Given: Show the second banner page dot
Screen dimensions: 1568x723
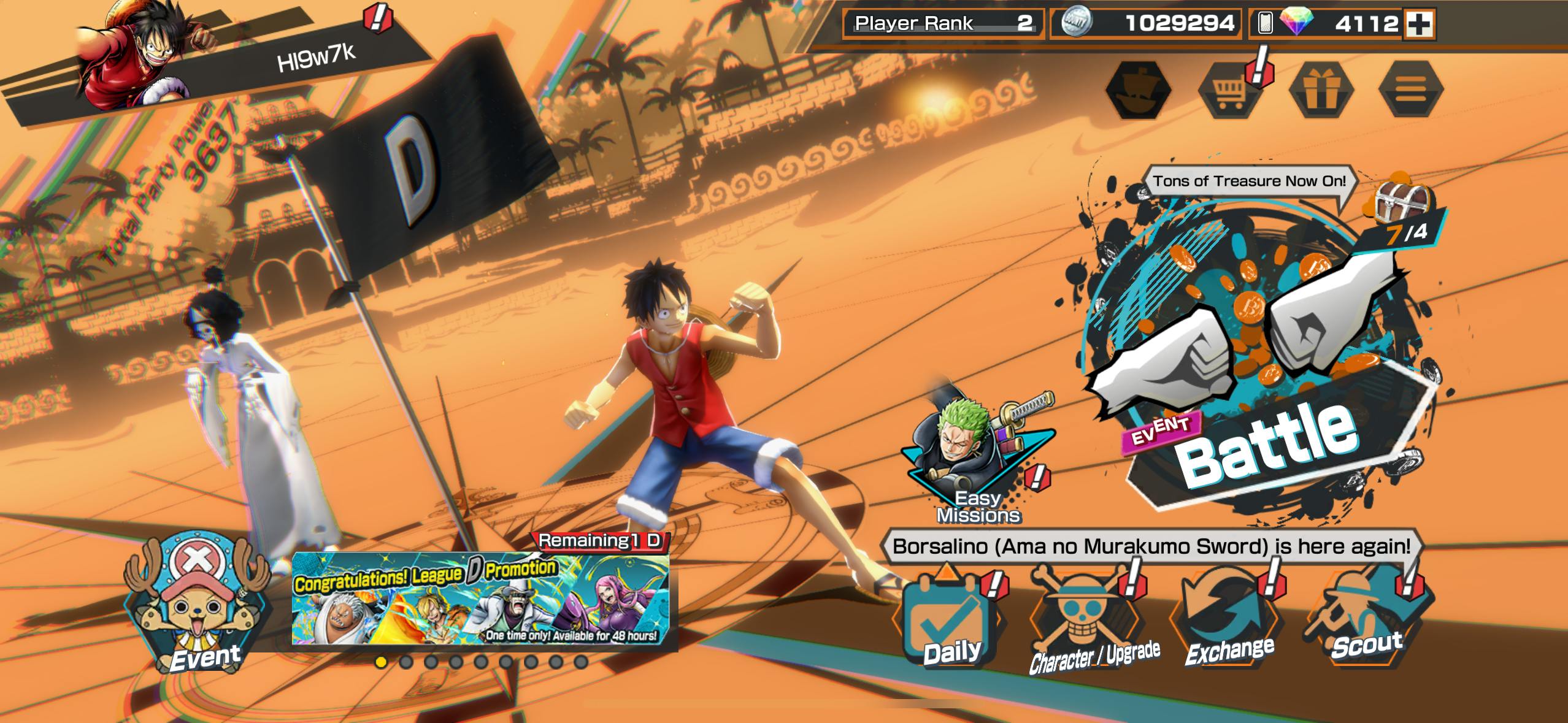Looking at the screenshot, I should tap(405, 662).
